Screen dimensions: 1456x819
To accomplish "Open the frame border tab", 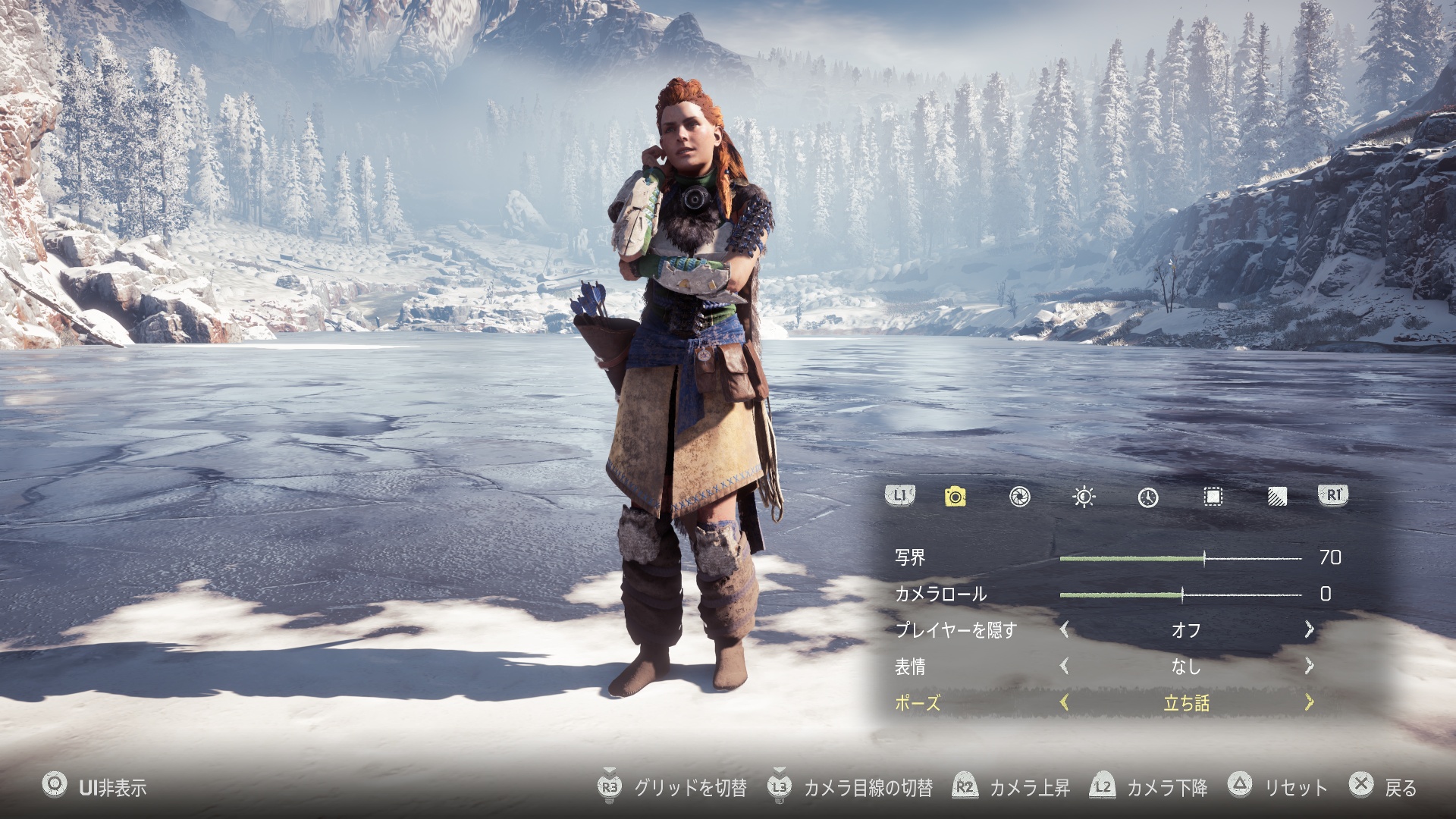I will click(x=1213, y=497).
